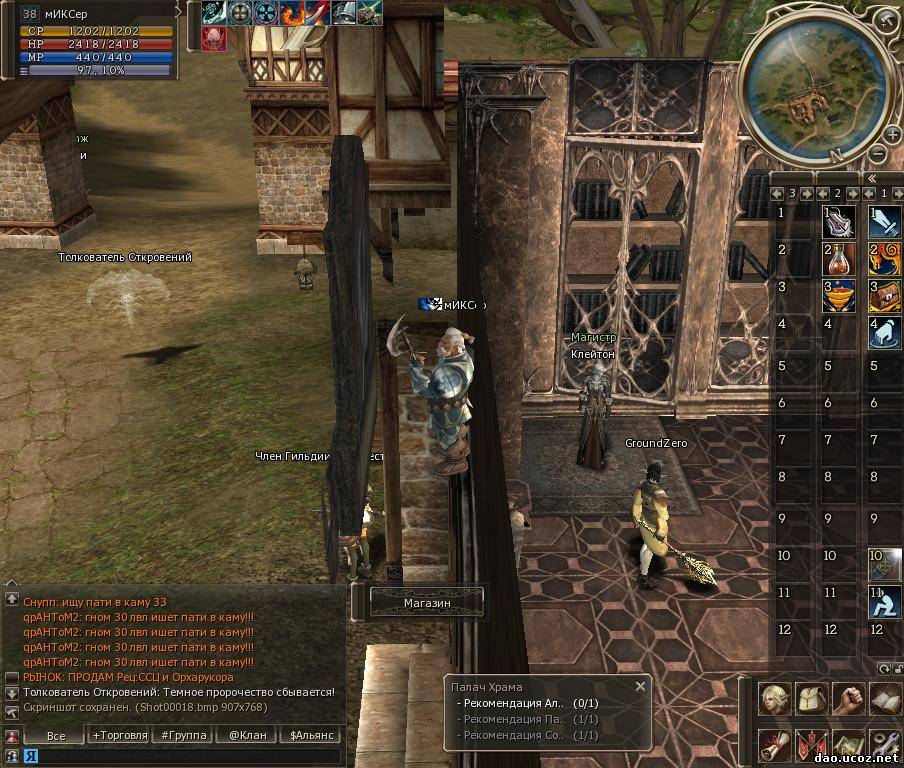Switch to the +Торговля trade chat tab
904x768 pixels.
[120, 736]
